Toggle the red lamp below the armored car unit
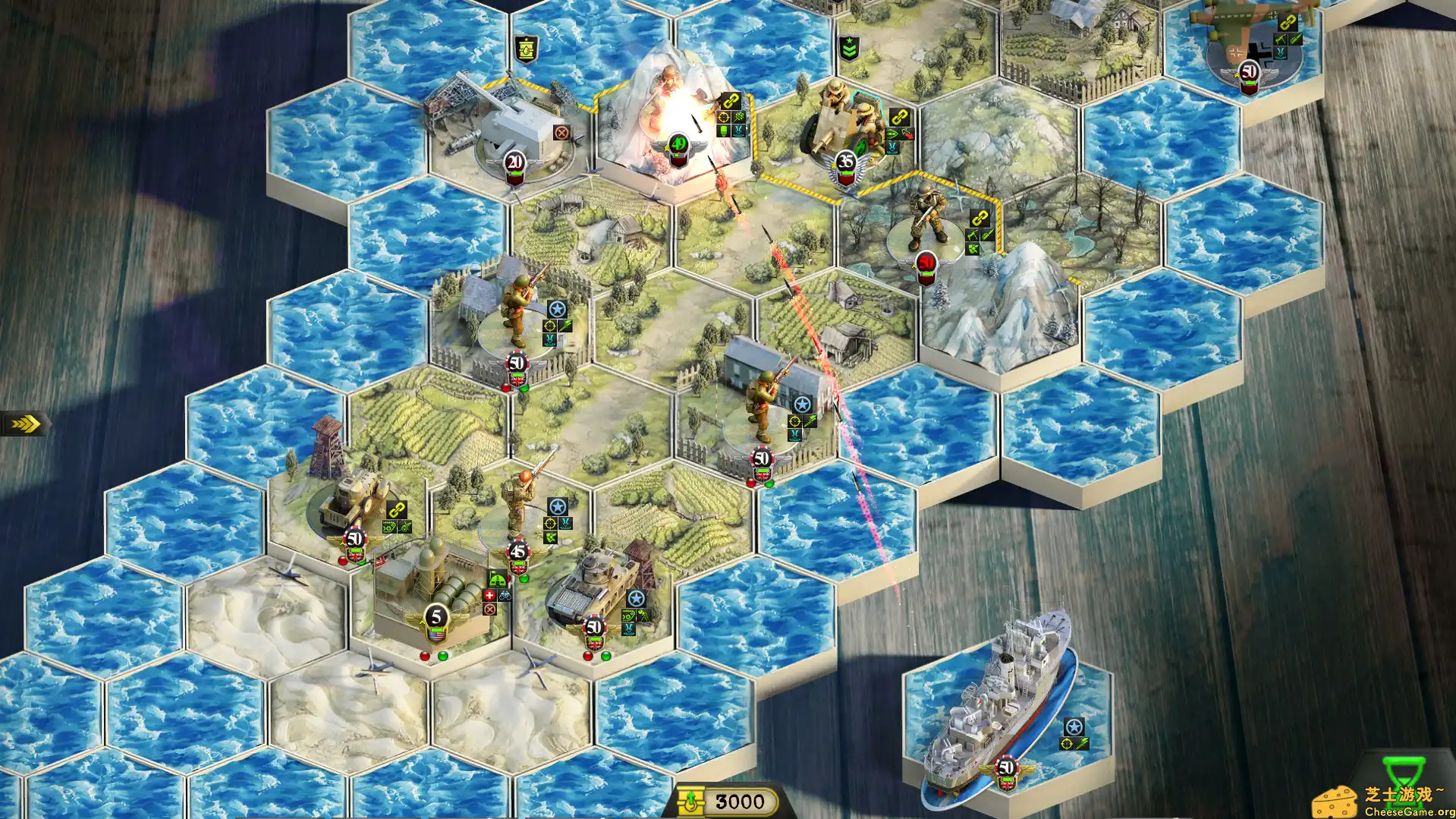This screenshot has height=819, width=1456. pos(341,561)
